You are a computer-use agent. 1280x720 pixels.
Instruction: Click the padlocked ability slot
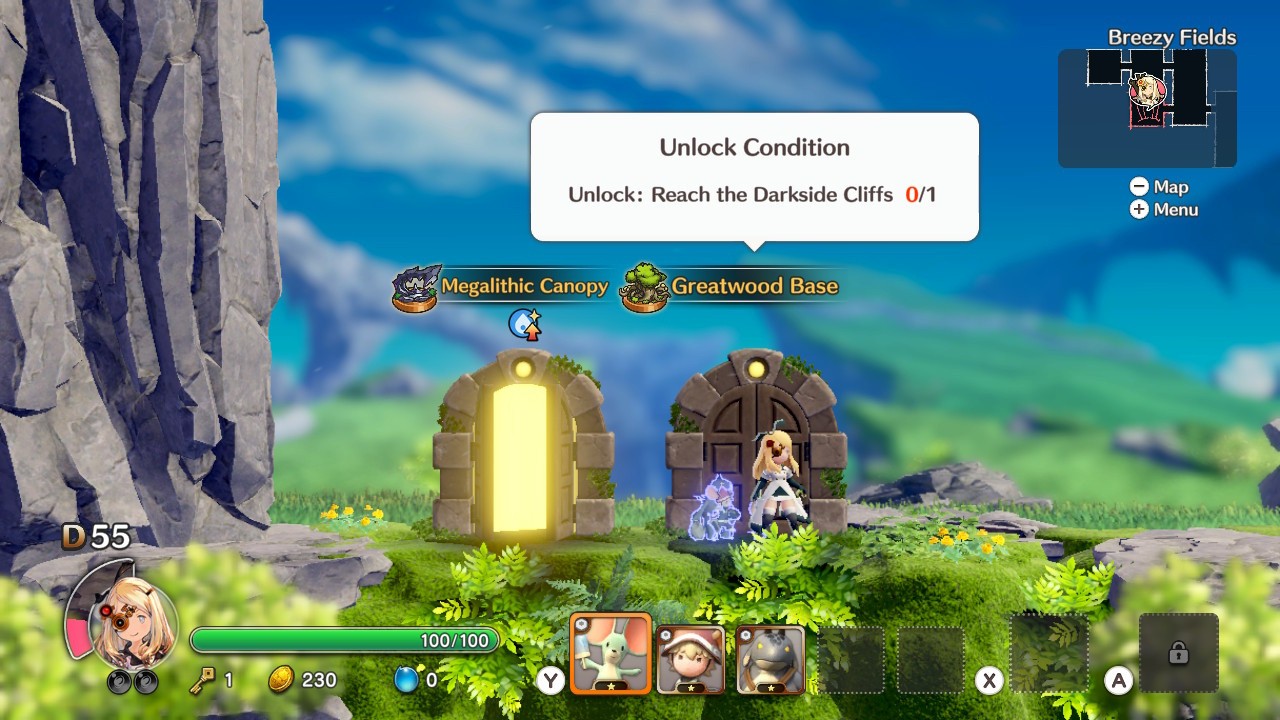click(1178, 653)
